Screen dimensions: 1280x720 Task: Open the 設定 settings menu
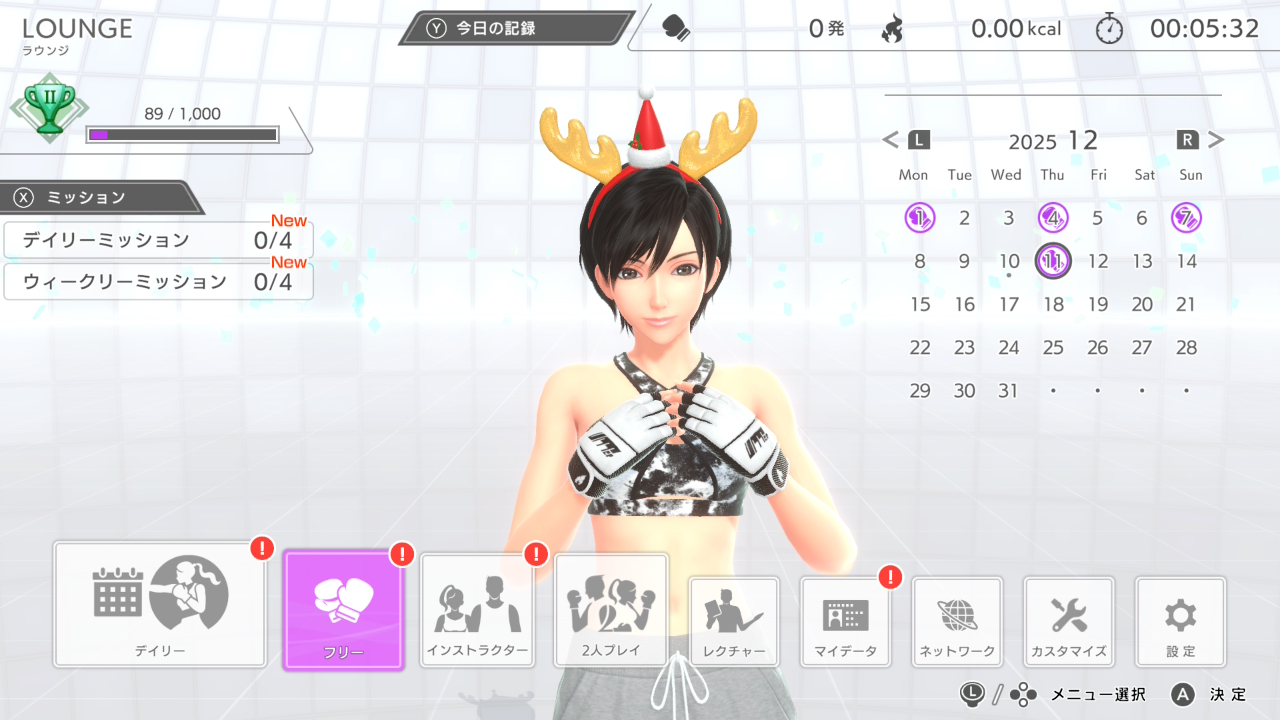pos(1180,621)
